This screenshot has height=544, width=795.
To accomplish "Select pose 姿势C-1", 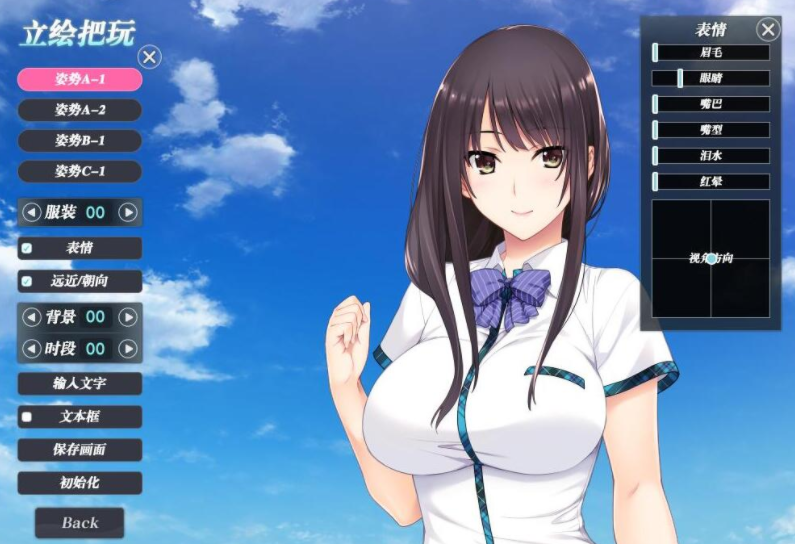I will [x=80, y=171].
